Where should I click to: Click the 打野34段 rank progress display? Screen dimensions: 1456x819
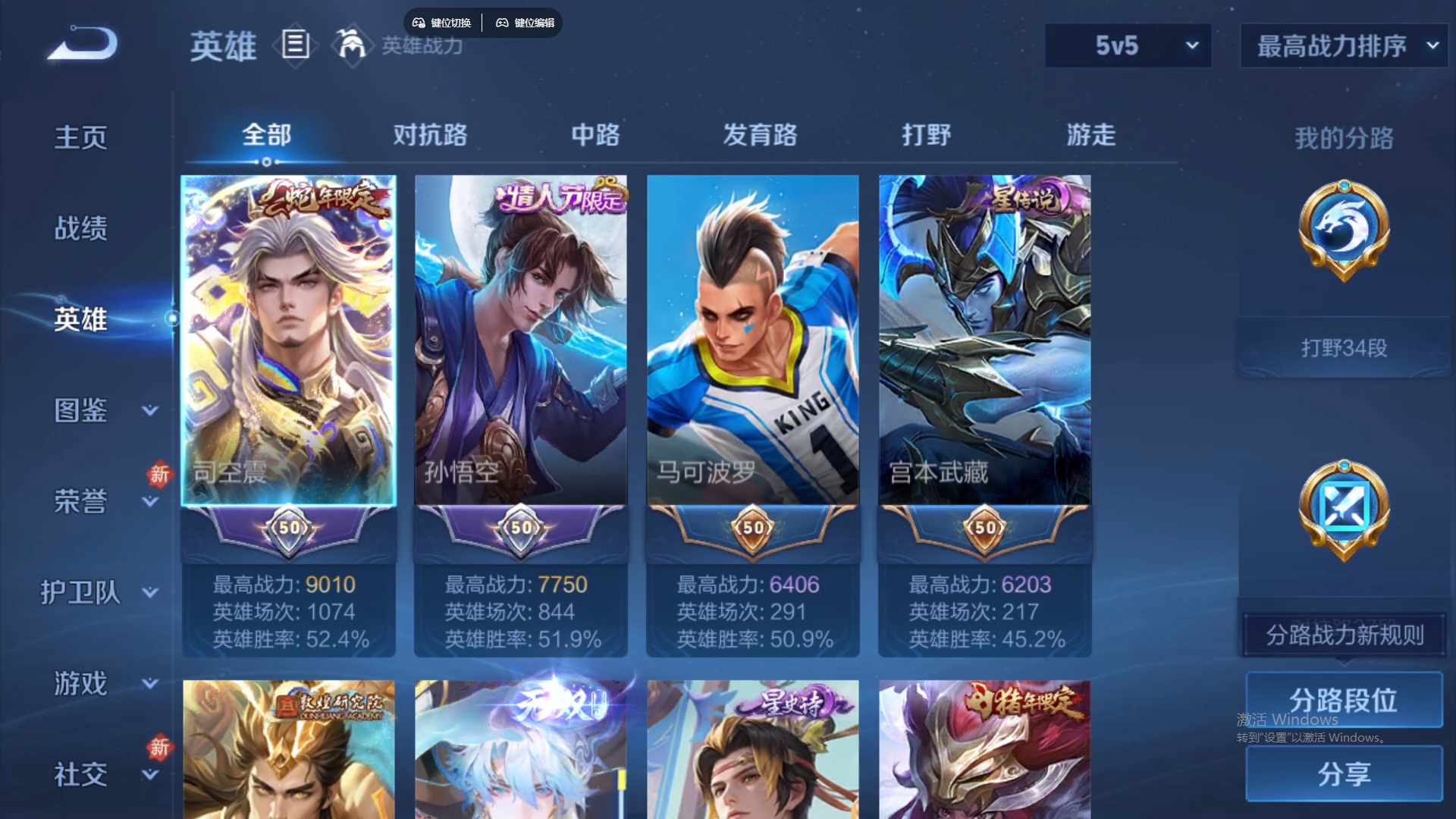point(1342,347)
